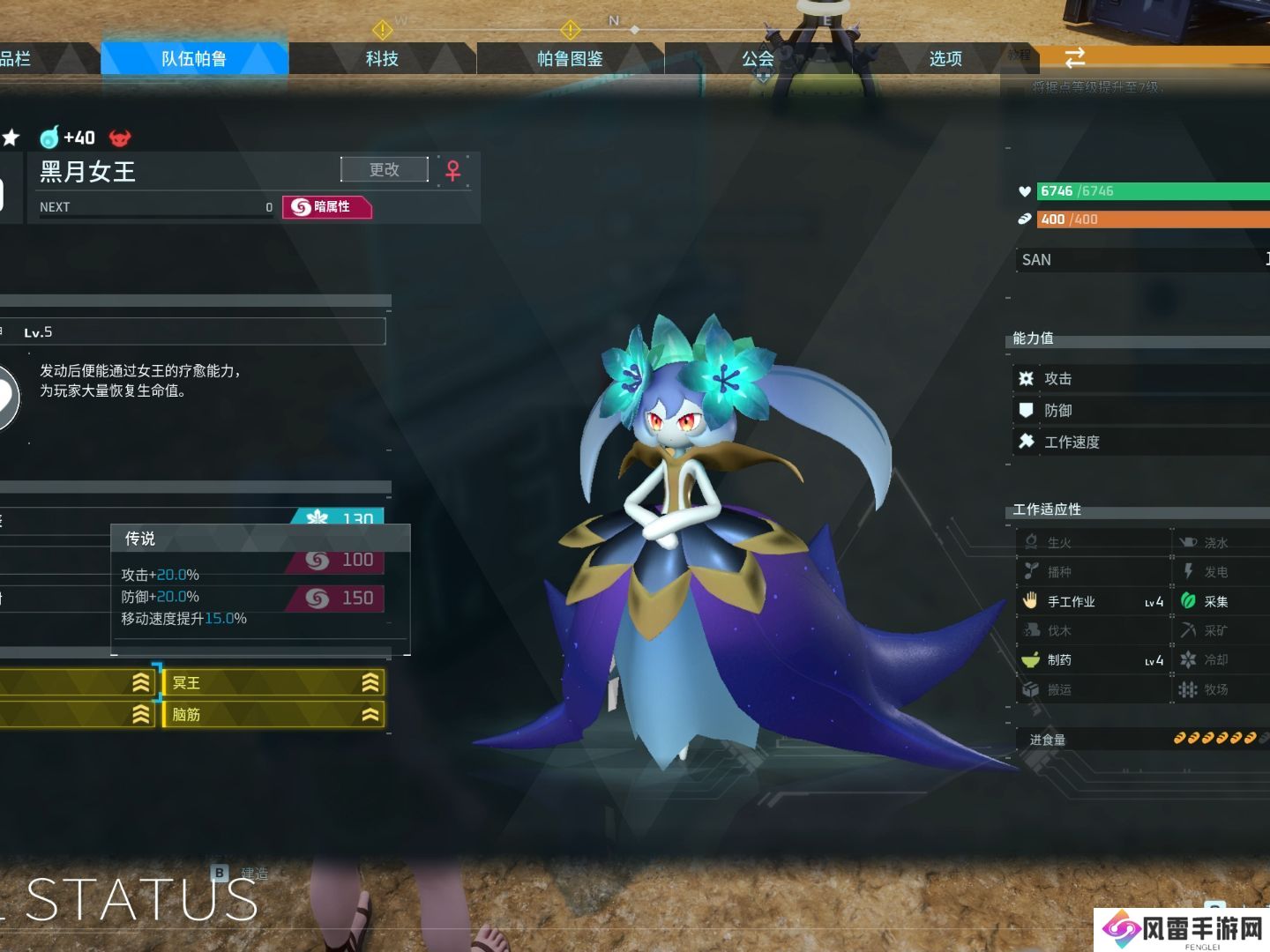Click the 暗属性 element tag

tap(326, 206)
